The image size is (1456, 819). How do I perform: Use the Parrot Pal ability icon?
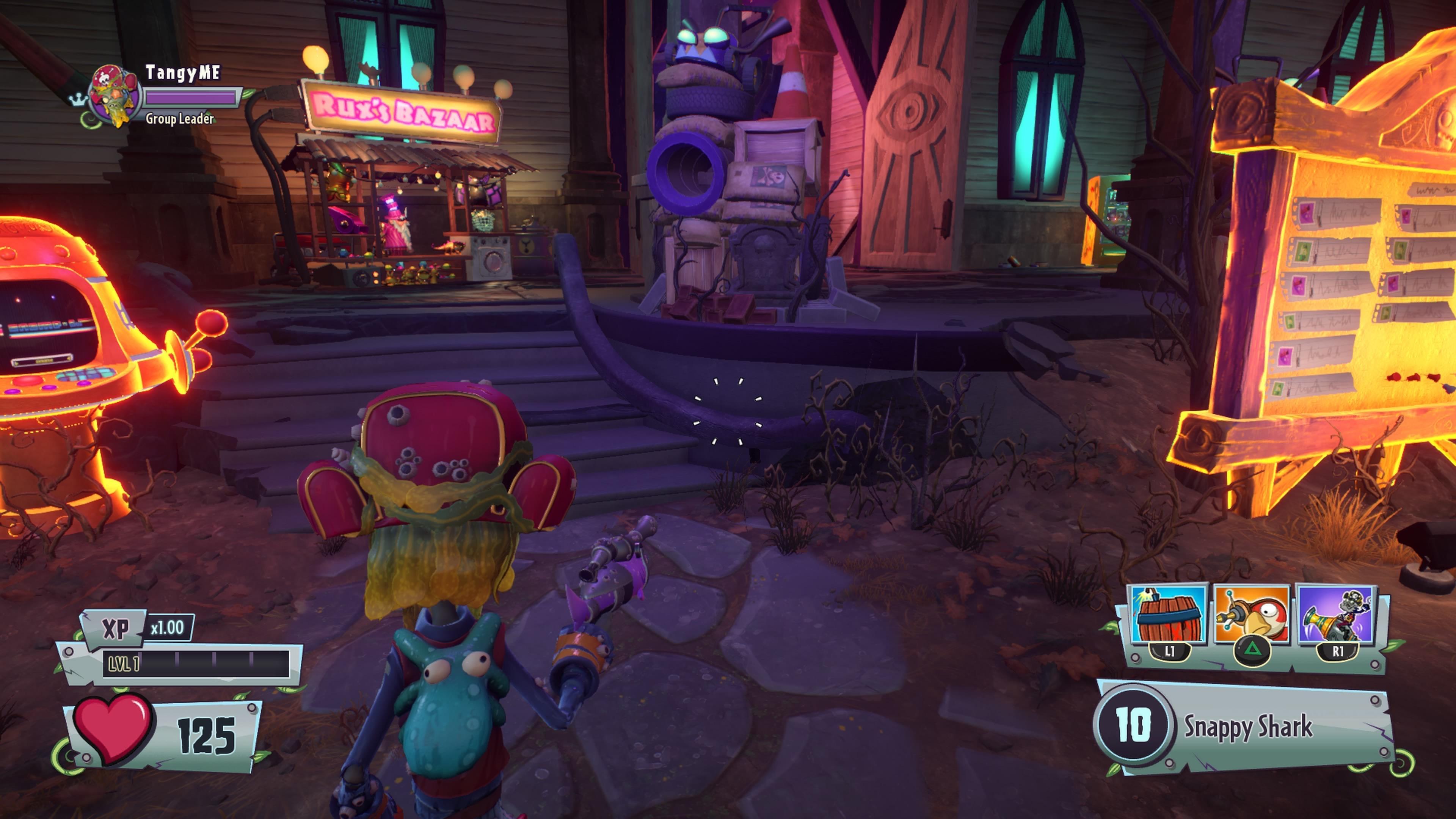coord(1252,615)
